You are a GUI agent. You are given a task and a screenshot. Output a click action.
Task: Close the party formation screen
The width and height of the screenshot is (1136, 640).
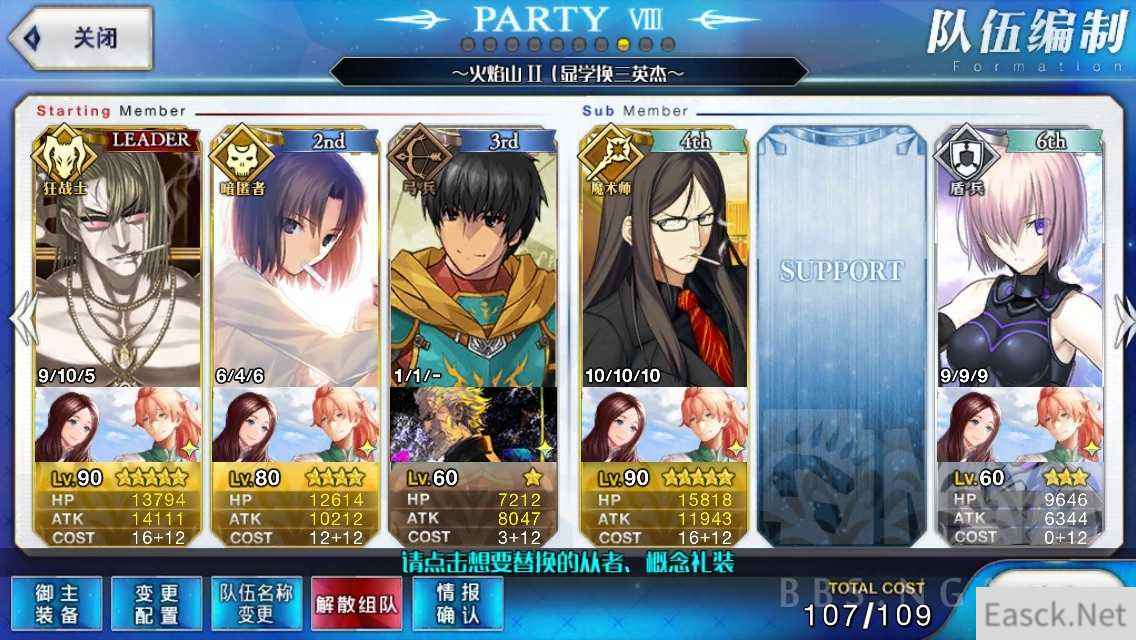80,39
